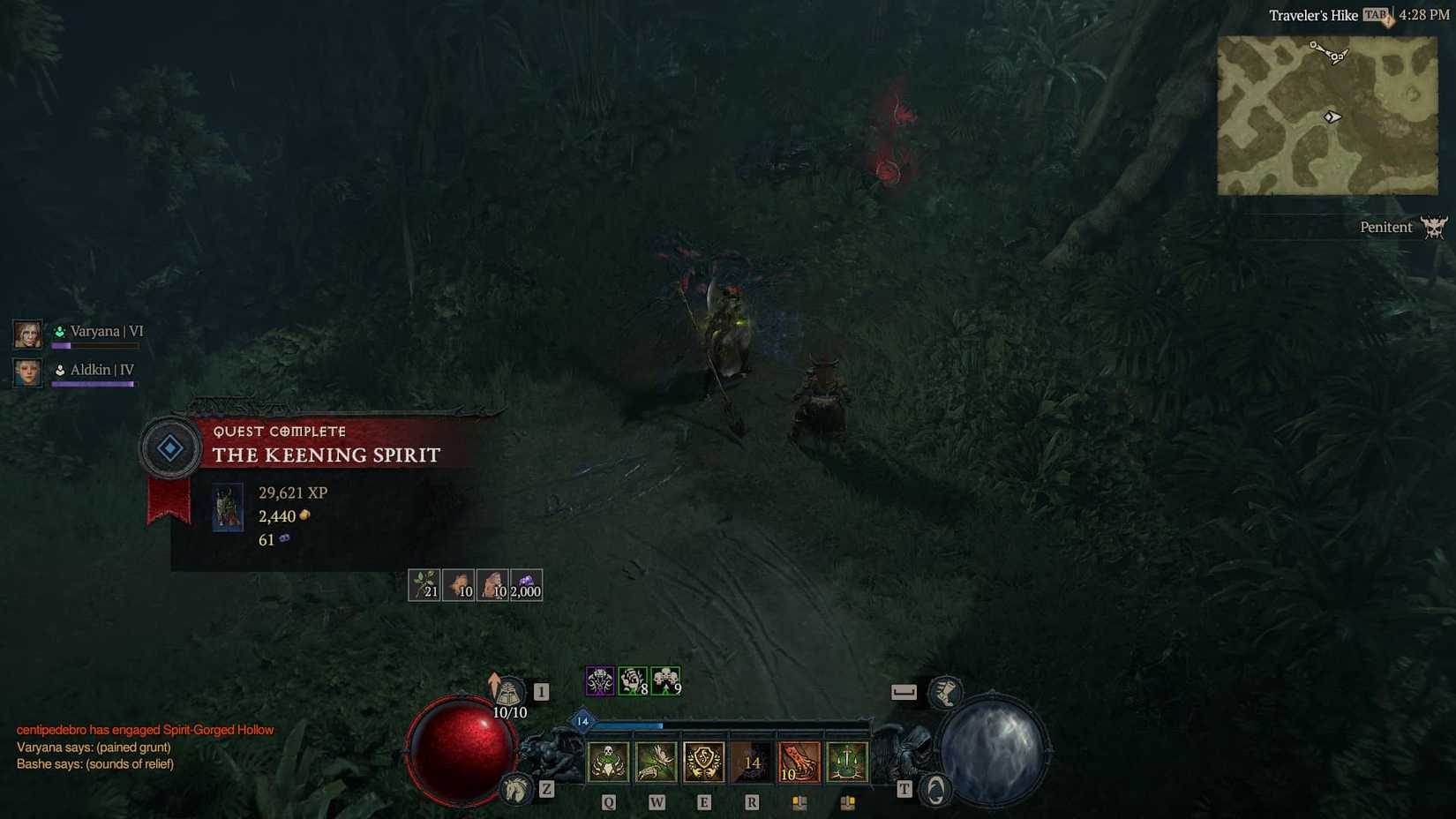The width and height of the screenshot is (1456, 819).
Task: Drink from the red health potion orb
Action: point(462,751)
